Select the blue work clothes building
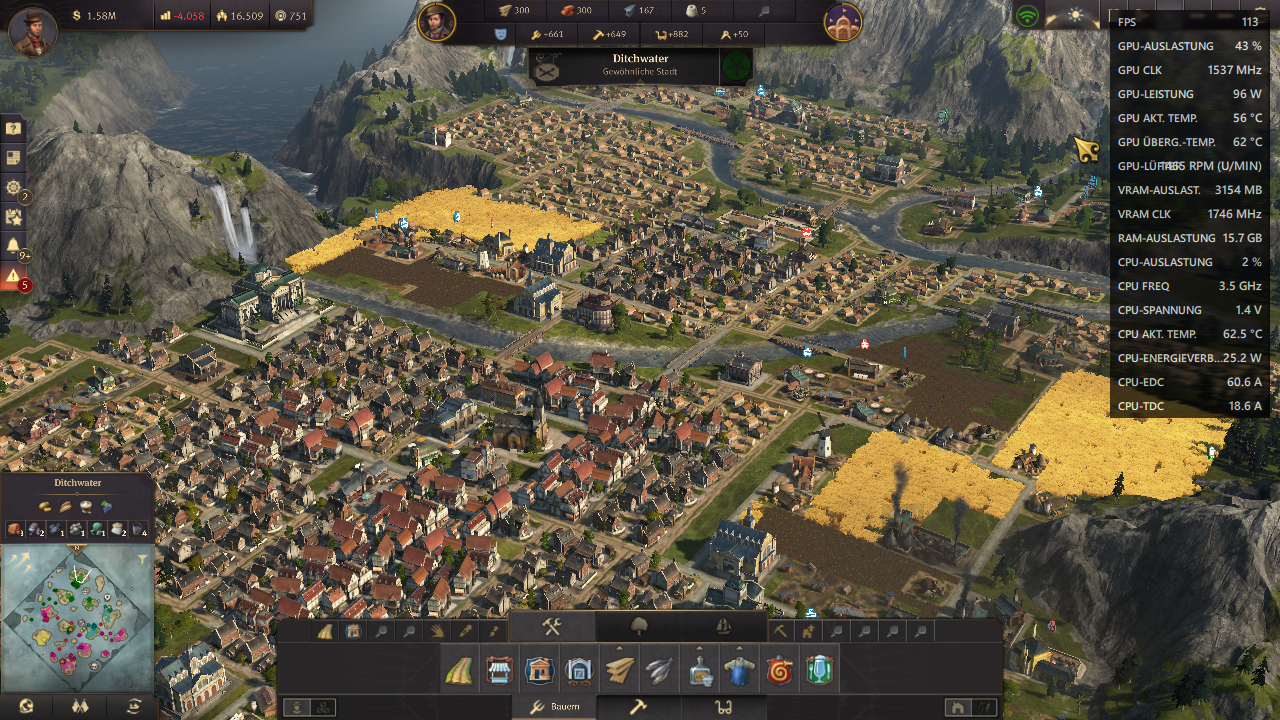Image resolution: width=1280 pixels, height=720 pixels. pos(739,671)
